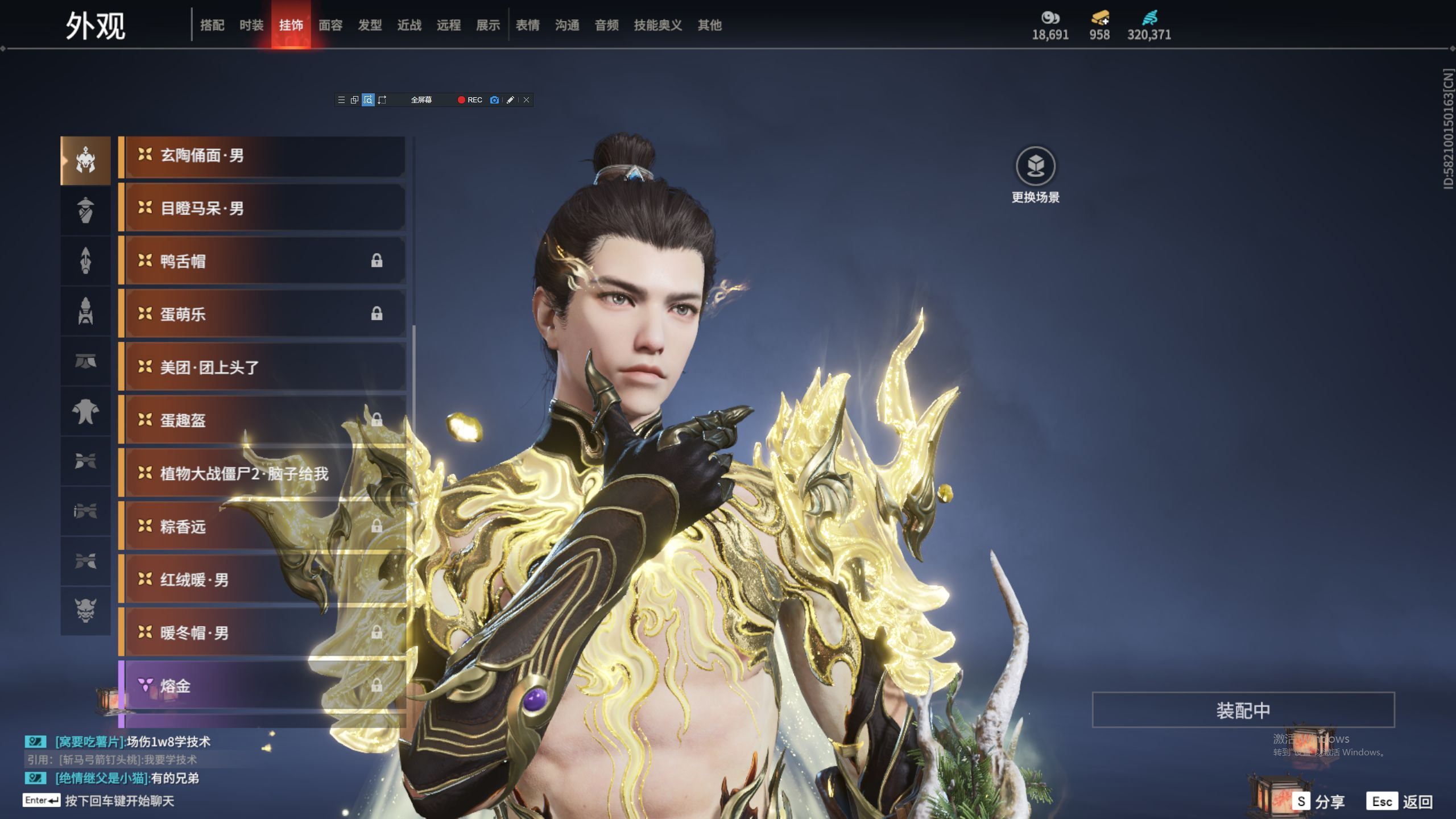Image resolution: width=1456 pixels, height=819 pixels.
Task: Select 目瞪马呆·男 from the list
Action: (x=263, y=209)
